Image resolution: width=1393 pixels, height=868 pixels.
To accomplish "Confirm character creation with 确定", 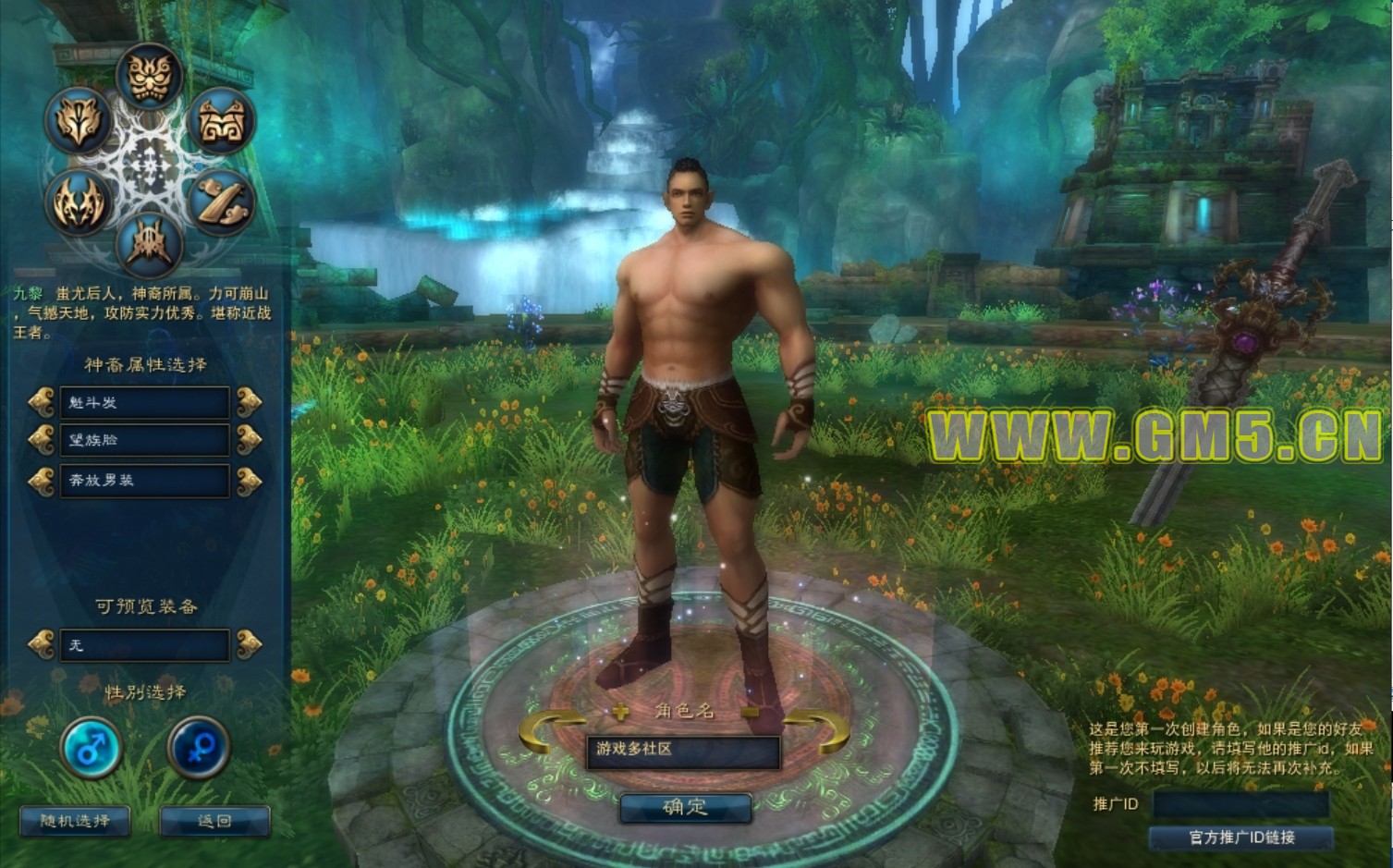I will [685, 807].
